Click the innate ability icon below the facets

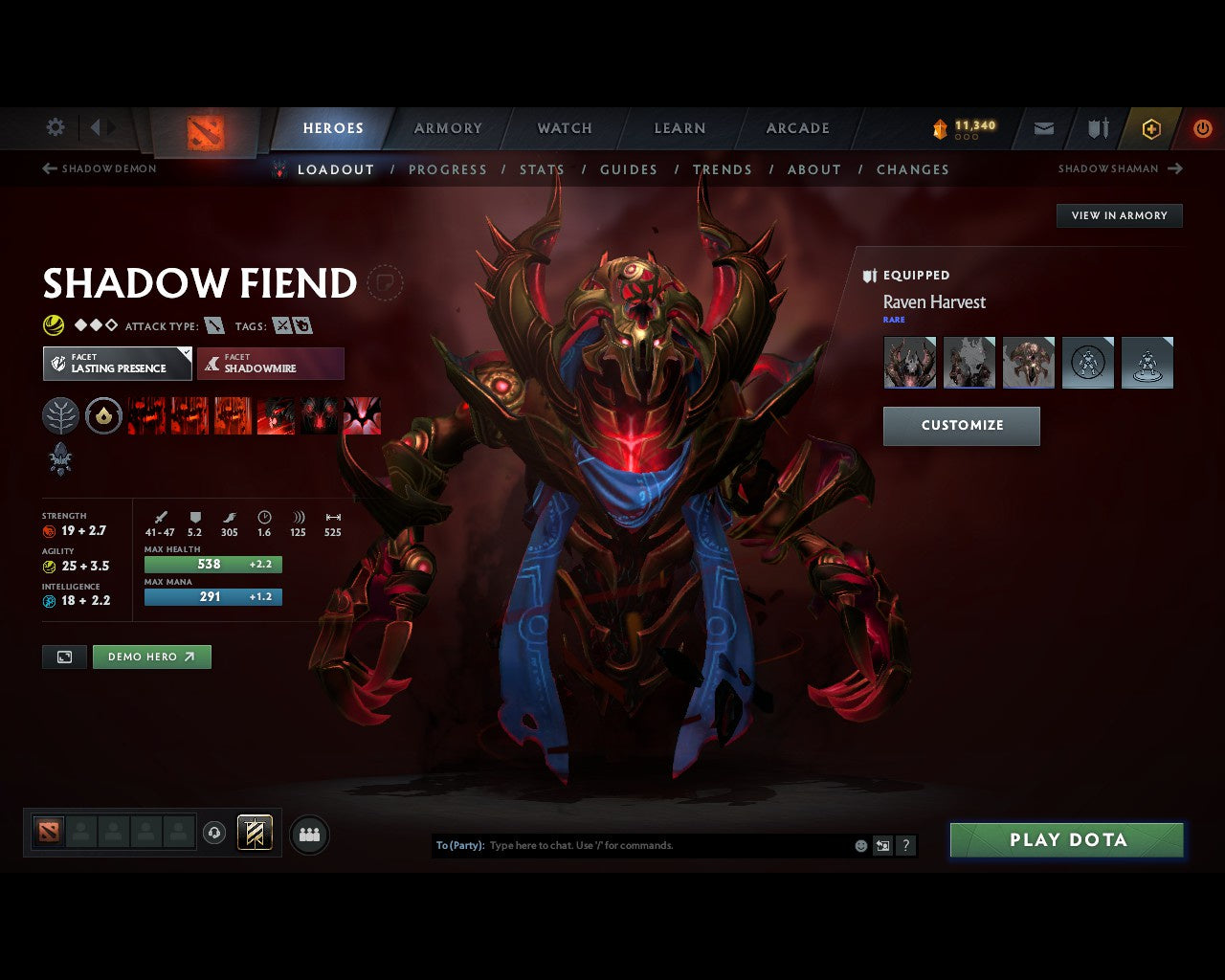pos(61,460)
